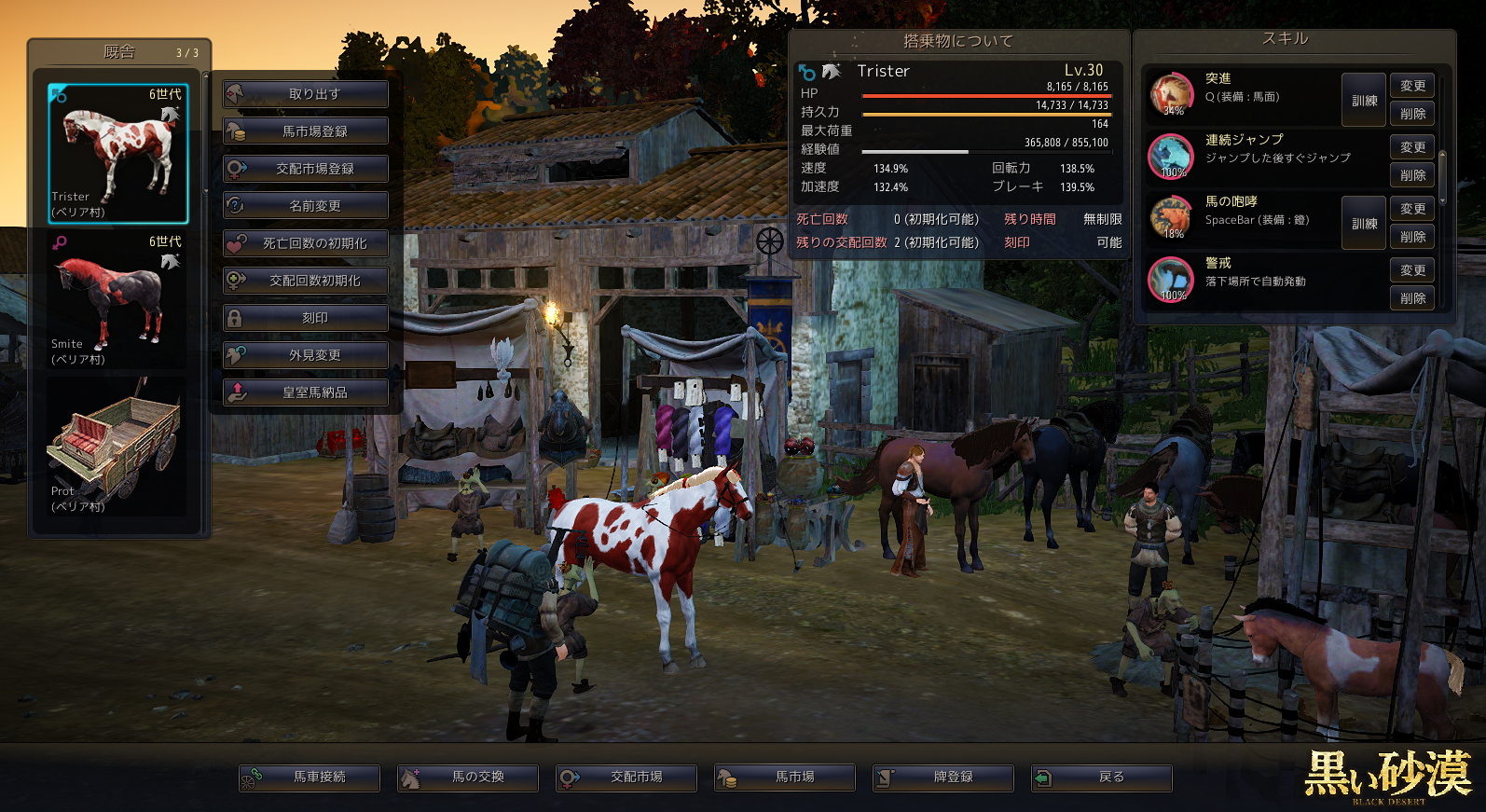Select the Trister horse in the stable list
The width and height of the screenshot is (1486, 812).
[118, 154]
